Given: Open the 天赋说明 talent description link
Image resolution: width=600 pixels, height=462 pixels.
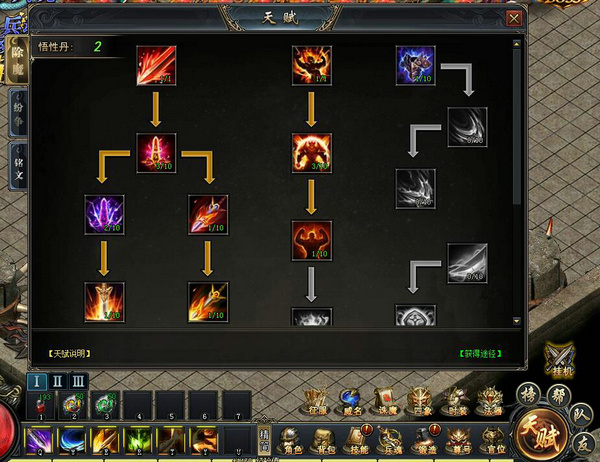Looking at the screenshot, I should tap(69, 354).
